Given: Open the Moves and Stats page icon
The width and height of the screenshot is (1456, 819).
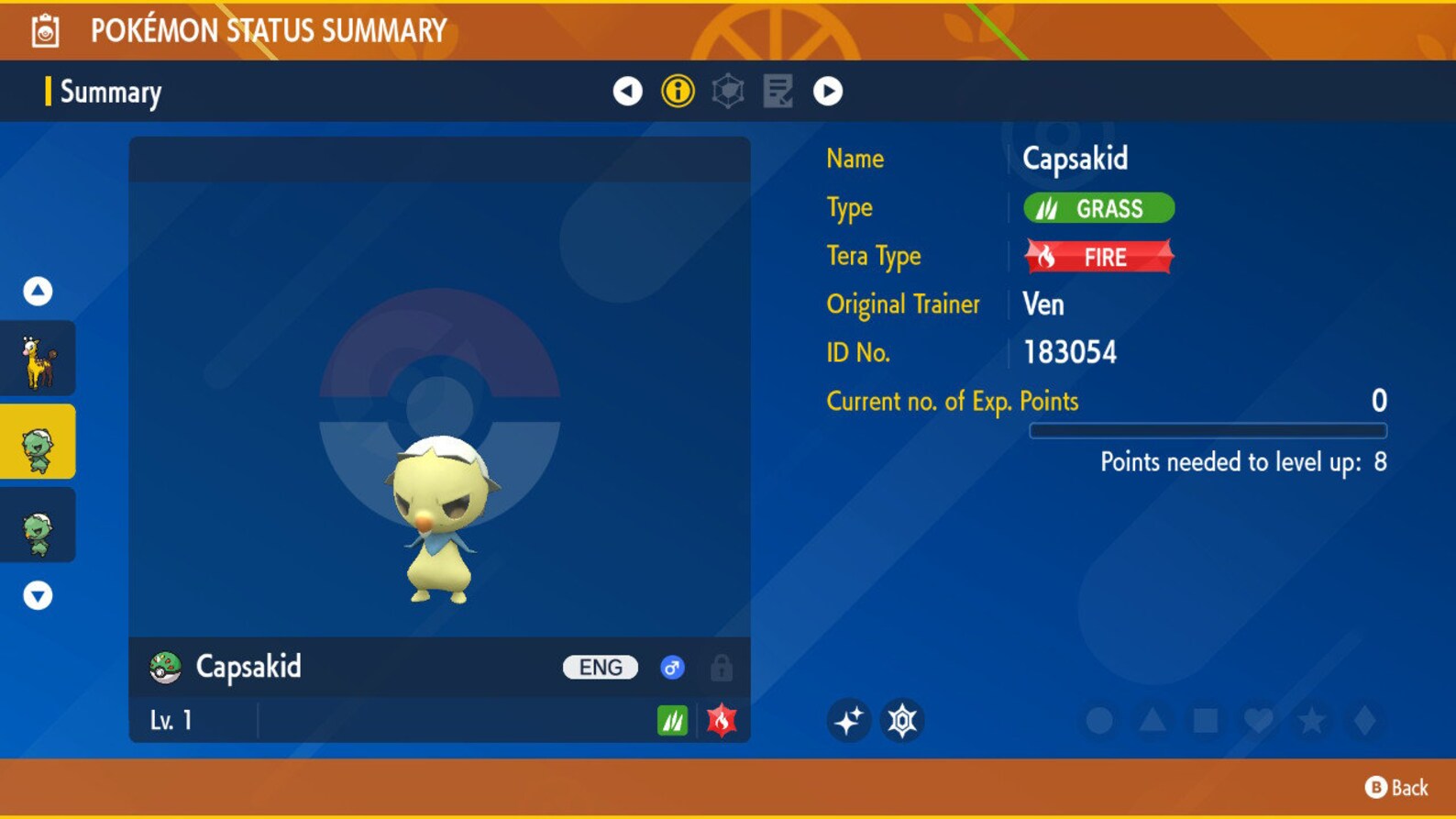Looking at the screenshot, I should 778,91.
